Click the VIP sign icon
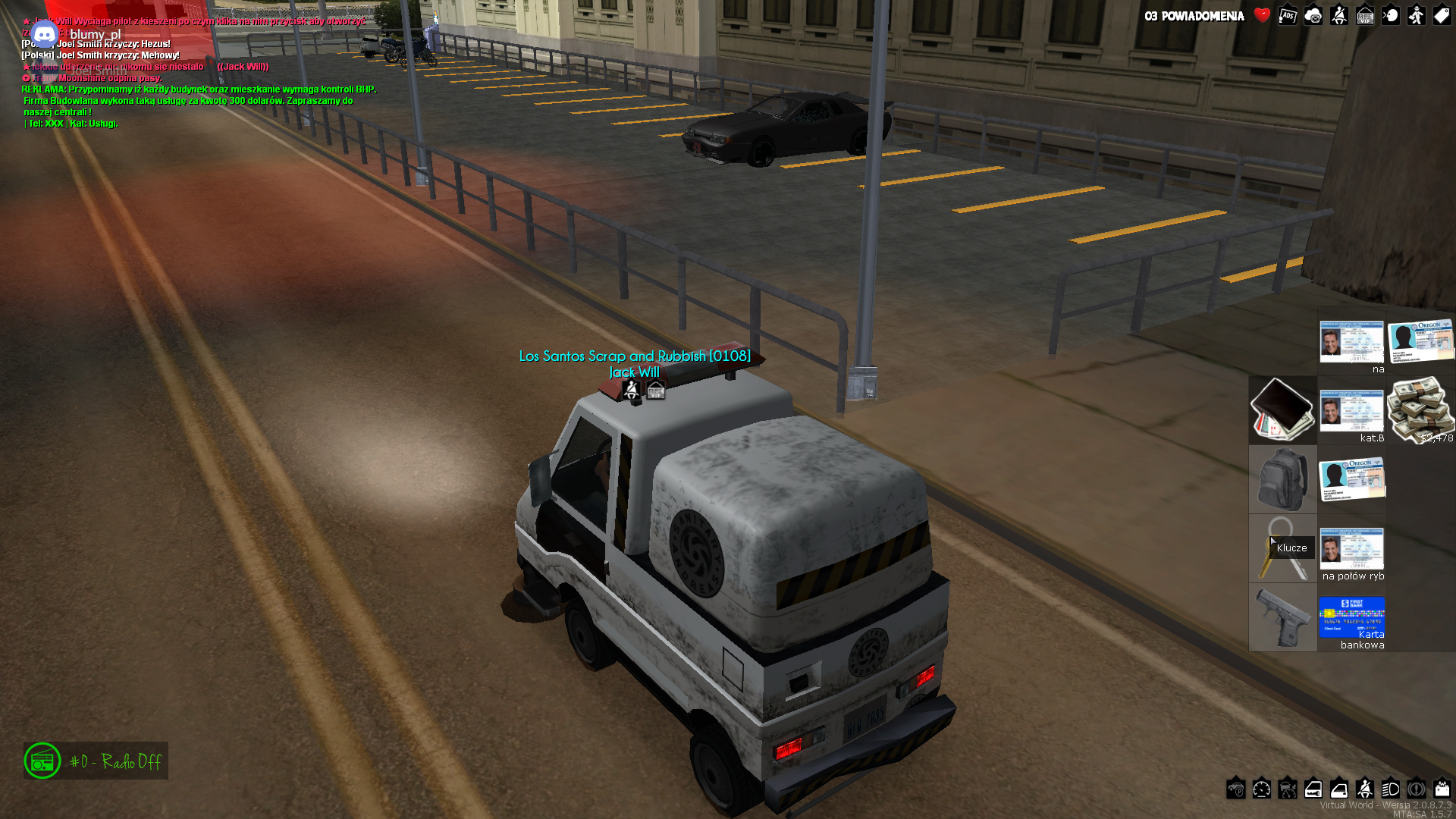Viewport: 1456px width, 819px height. tap(1365, 16)
